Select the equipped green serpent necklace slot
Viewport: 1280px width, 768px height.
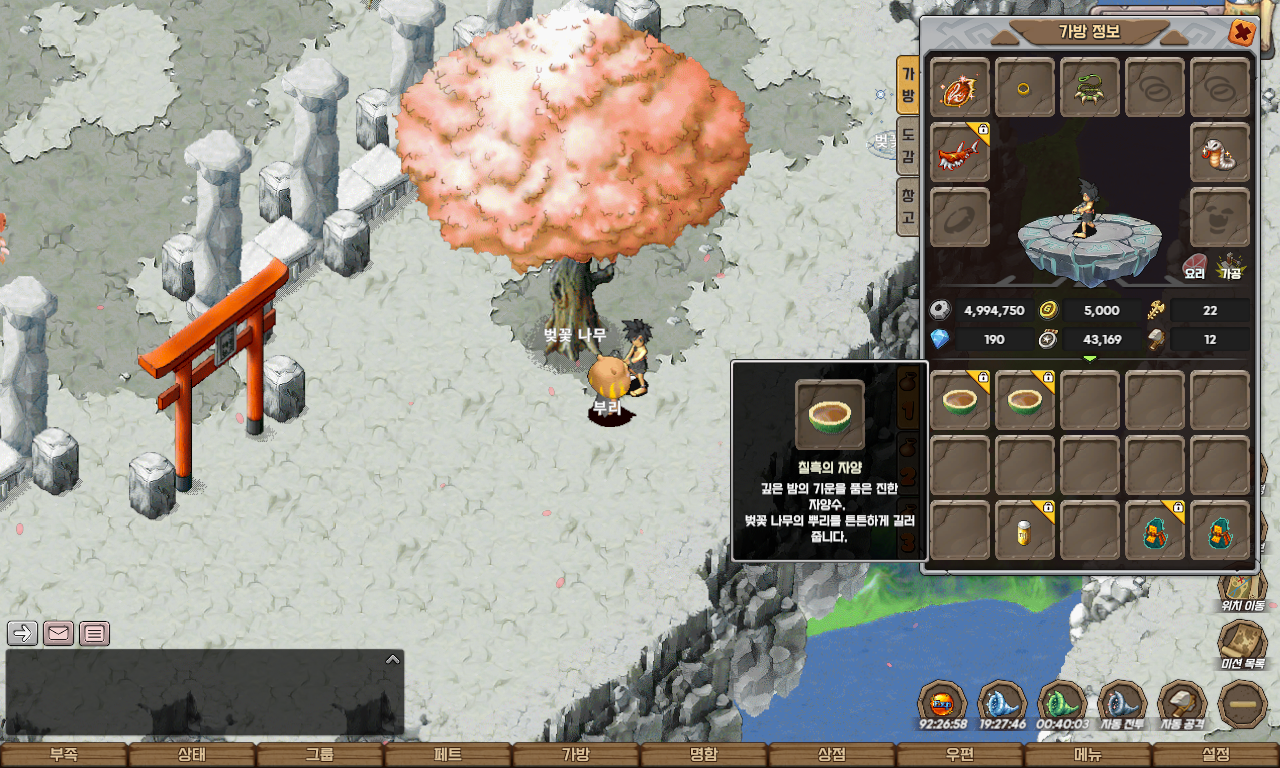point(1090,88)
